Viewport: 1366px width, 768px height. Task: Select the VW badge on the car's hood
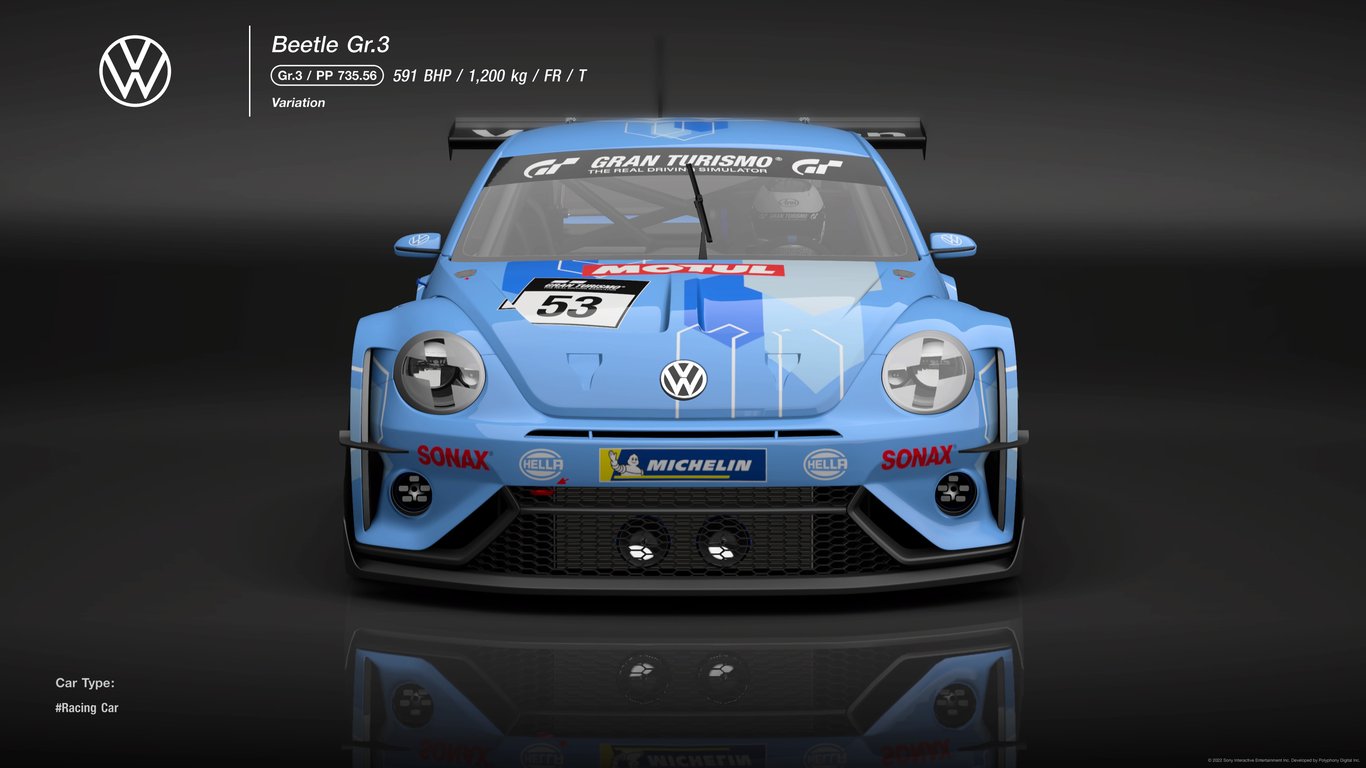click(684, 378)
